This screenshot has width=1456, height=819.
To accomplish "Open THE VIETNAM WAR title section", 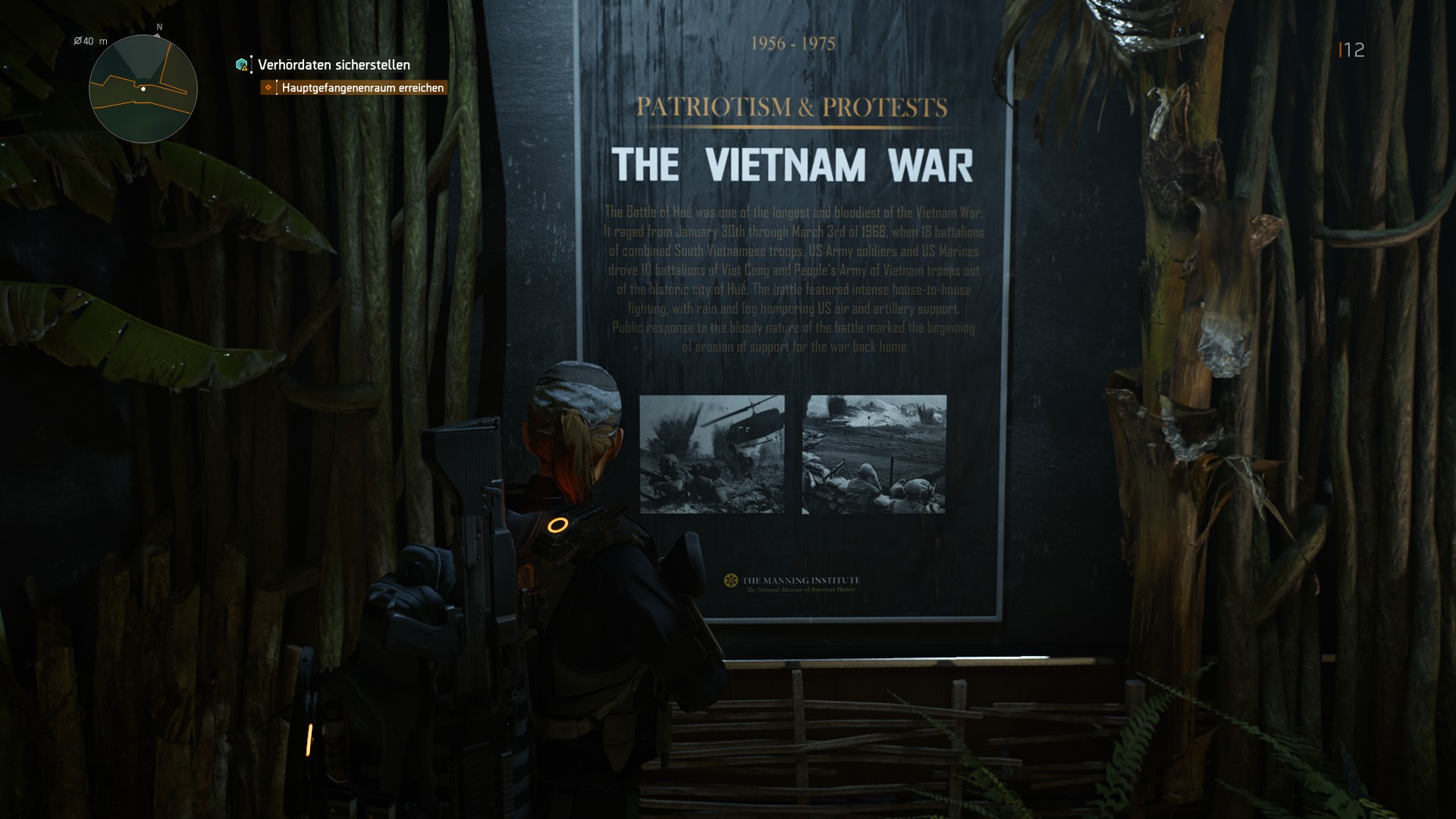I will pyautogui.click(x=793, y=162).
